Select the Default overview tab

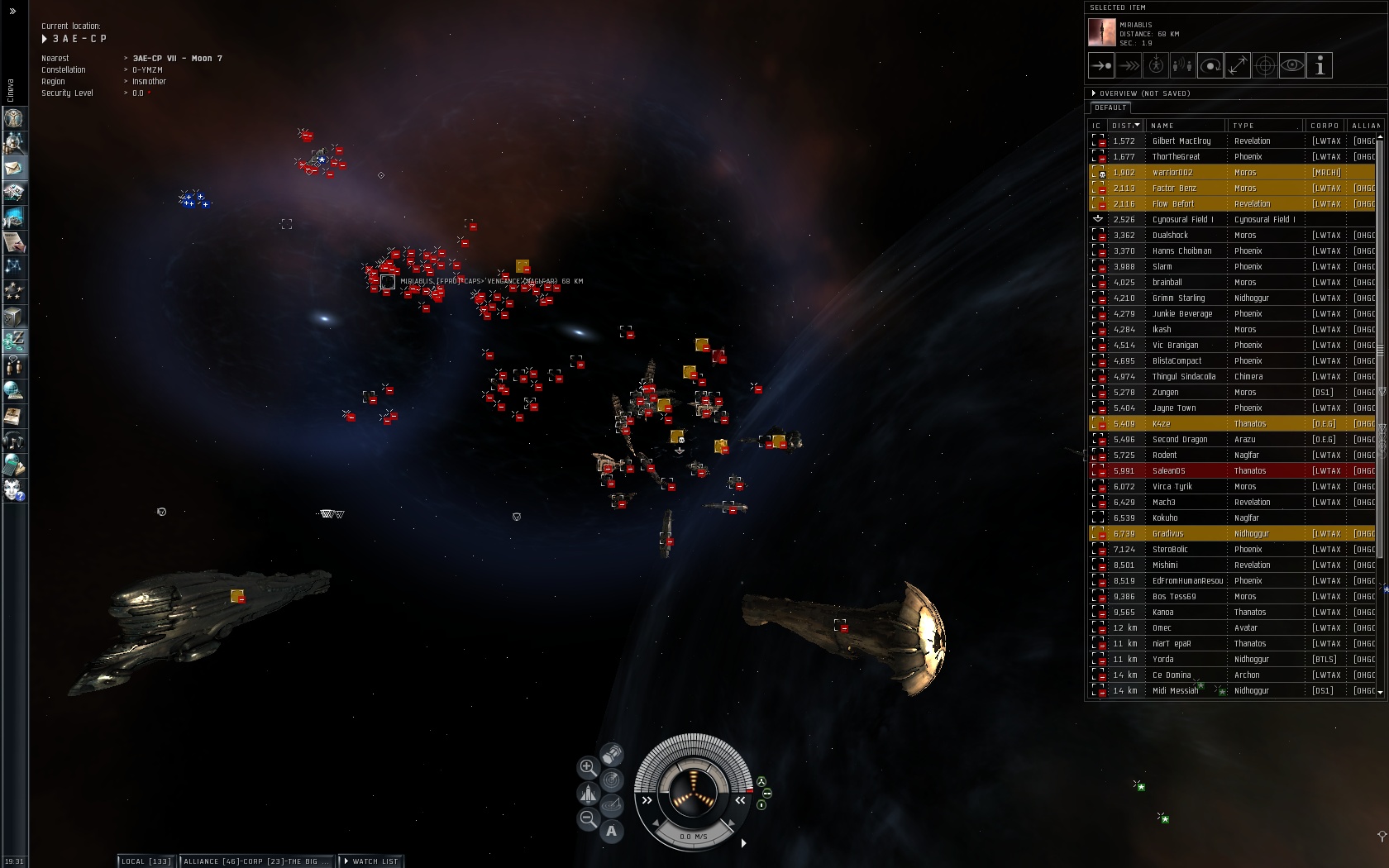[x=1110, y=107]
